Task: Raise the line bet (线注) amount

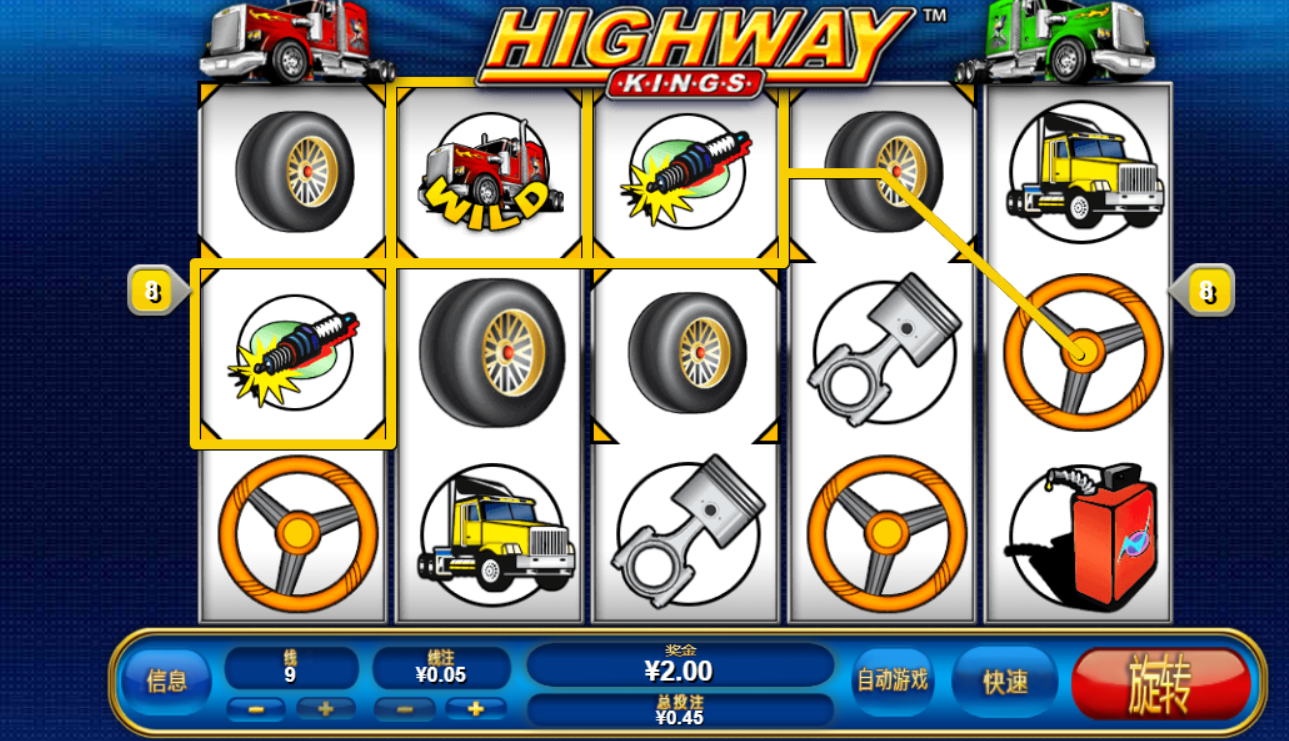Action: pos(475,709)
